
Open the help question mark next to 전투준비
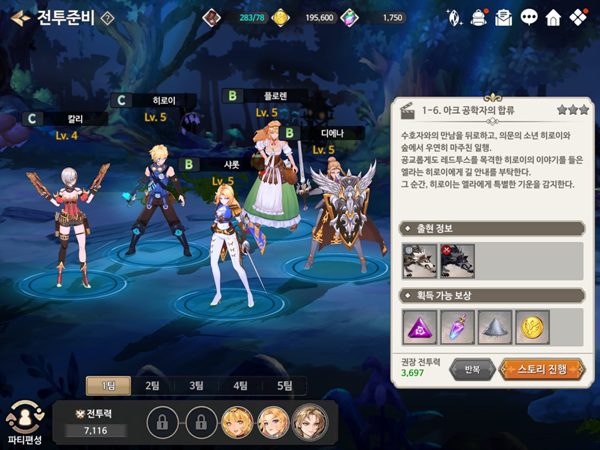click(x=108, y=17)
